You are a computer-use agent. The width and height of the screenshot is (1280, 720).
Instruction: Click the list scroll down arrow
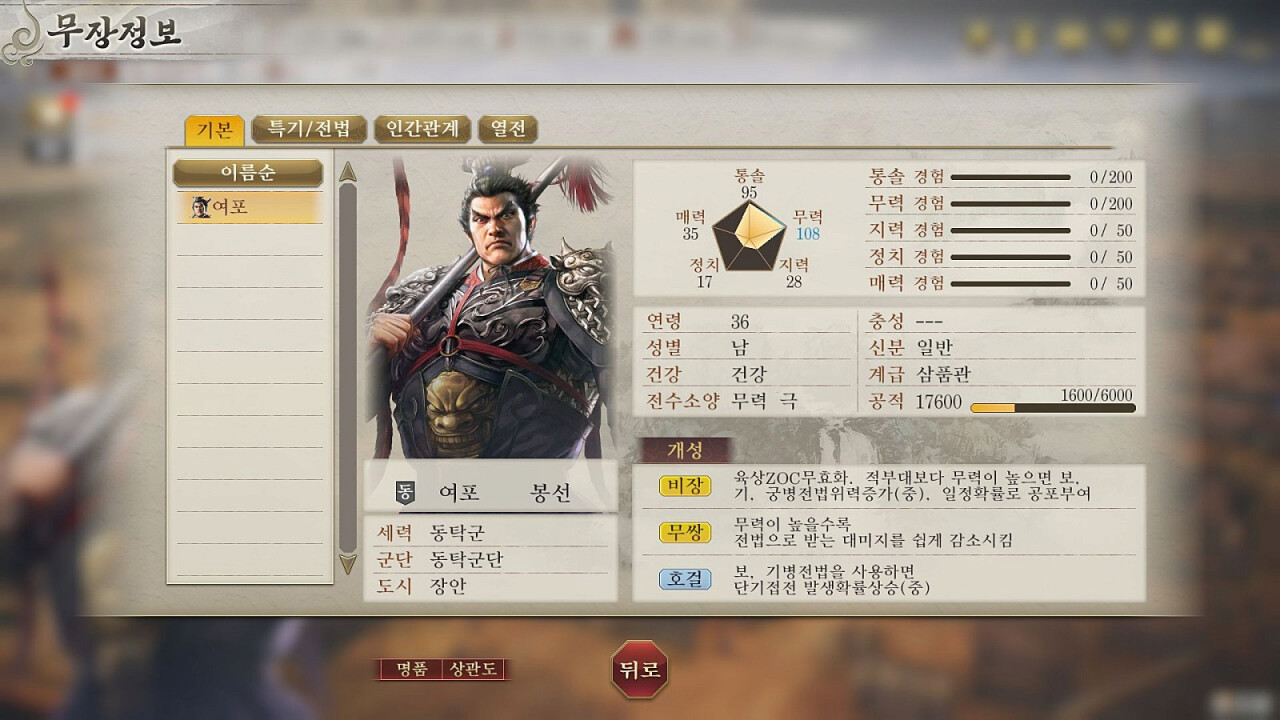(x=348, y=565)
